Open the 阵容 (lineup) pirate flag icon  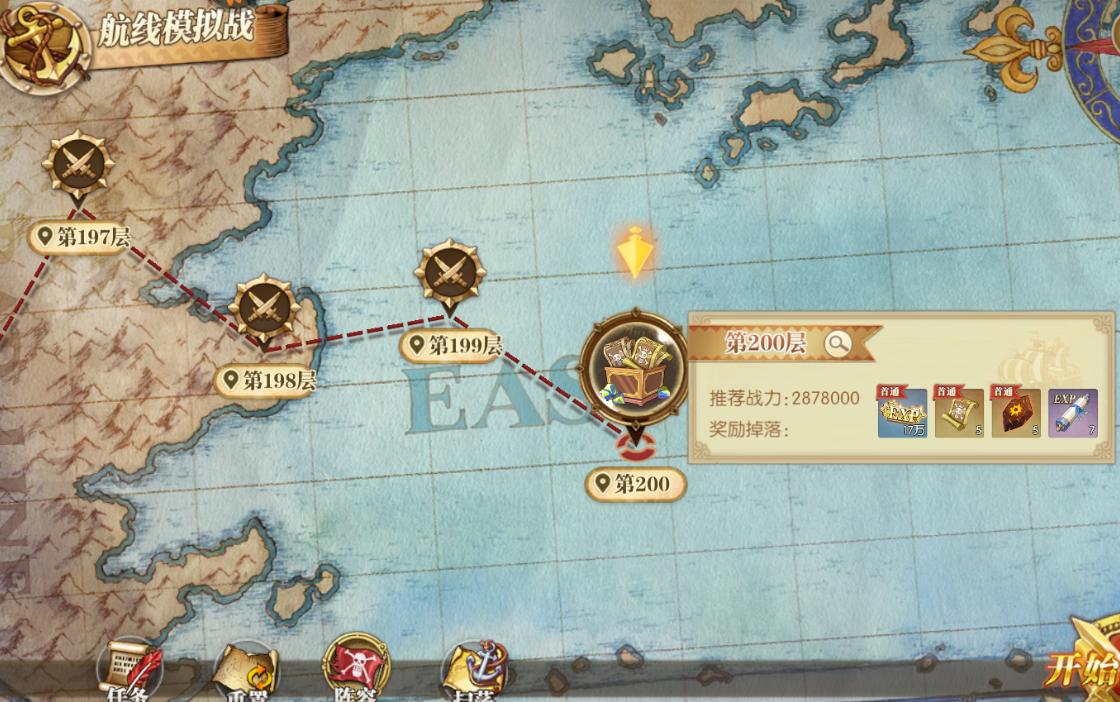pyautogui.click(x=356, y=668)
